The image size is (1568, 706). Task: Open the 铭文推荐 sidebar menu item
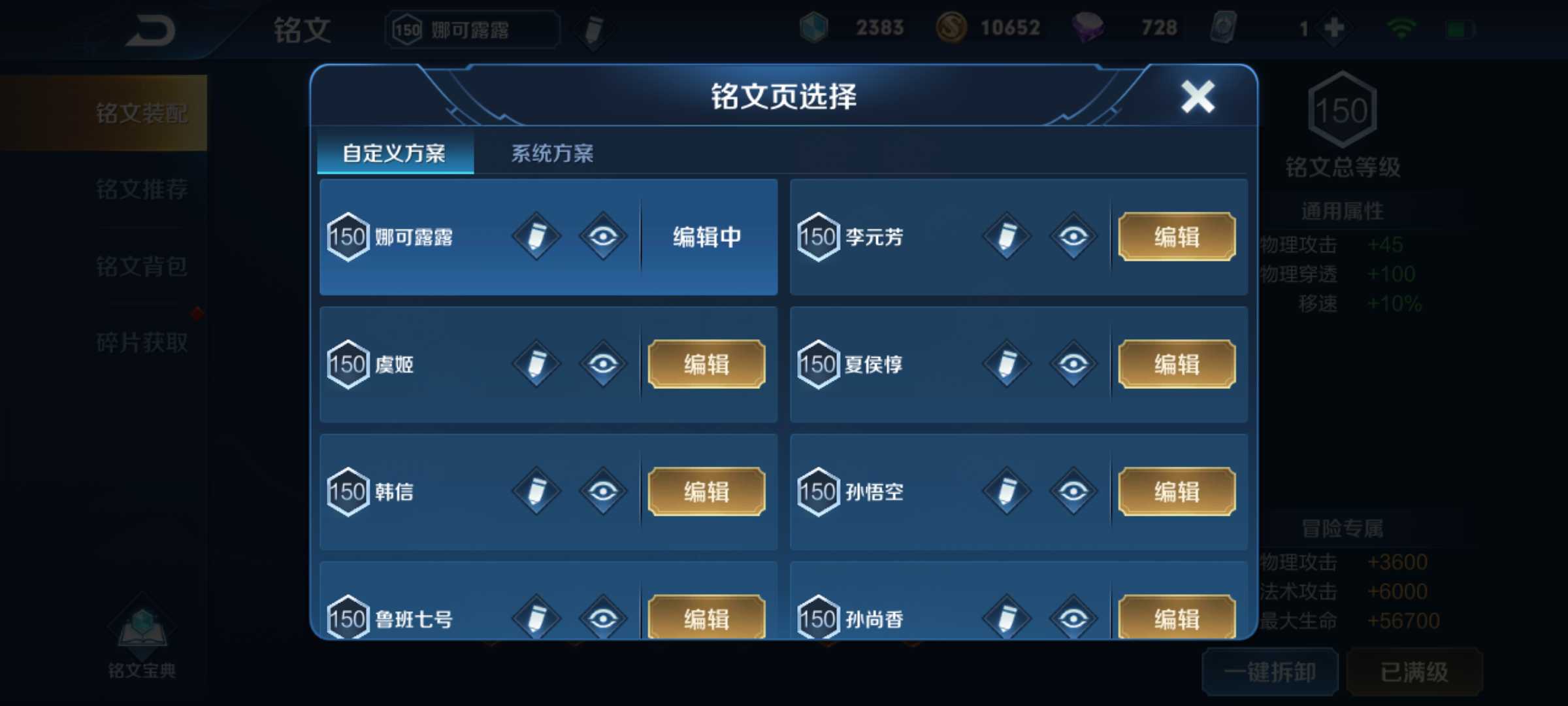[x=142, y=190]
